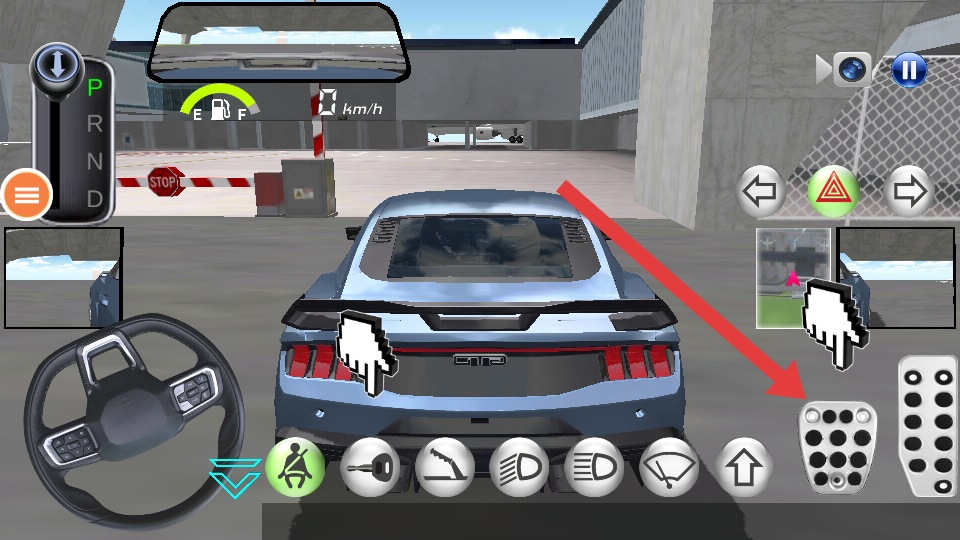Toggle the windshield wiper button
This screenshot has height=540, width=960.
670,467
